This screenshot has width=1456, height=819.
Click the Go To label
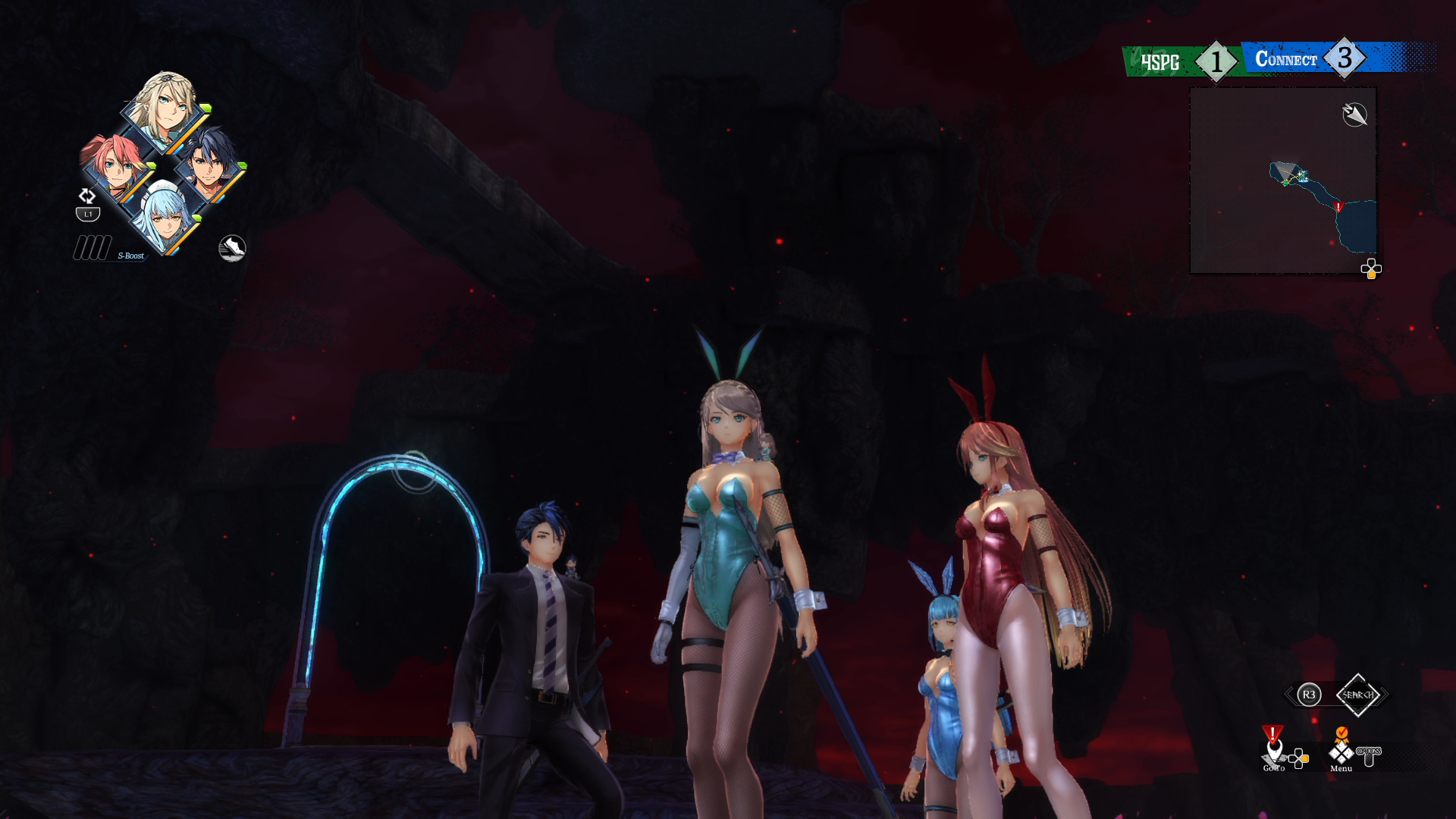[x=1275, y=768]
